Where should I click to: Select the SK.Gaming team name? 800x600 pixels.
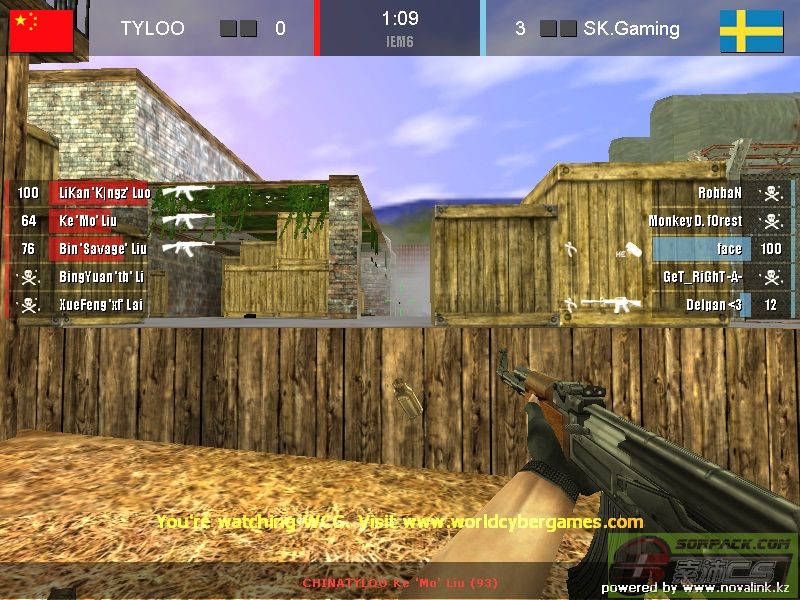pyautogui.click(x=631, y=28)
